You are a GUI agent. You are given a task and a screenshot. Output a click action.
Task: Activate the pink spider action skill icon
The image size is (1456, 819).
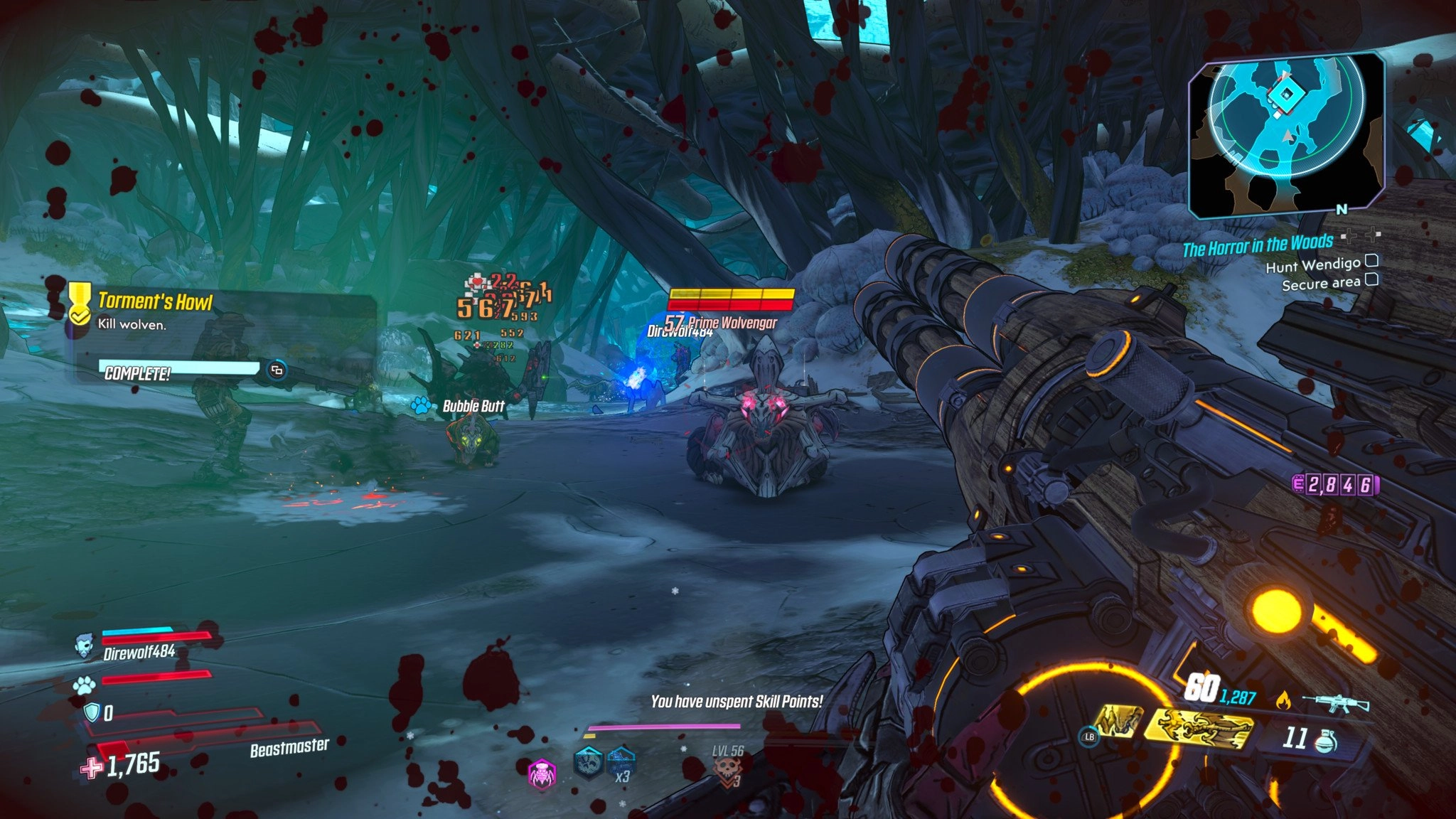coord(542,773)
